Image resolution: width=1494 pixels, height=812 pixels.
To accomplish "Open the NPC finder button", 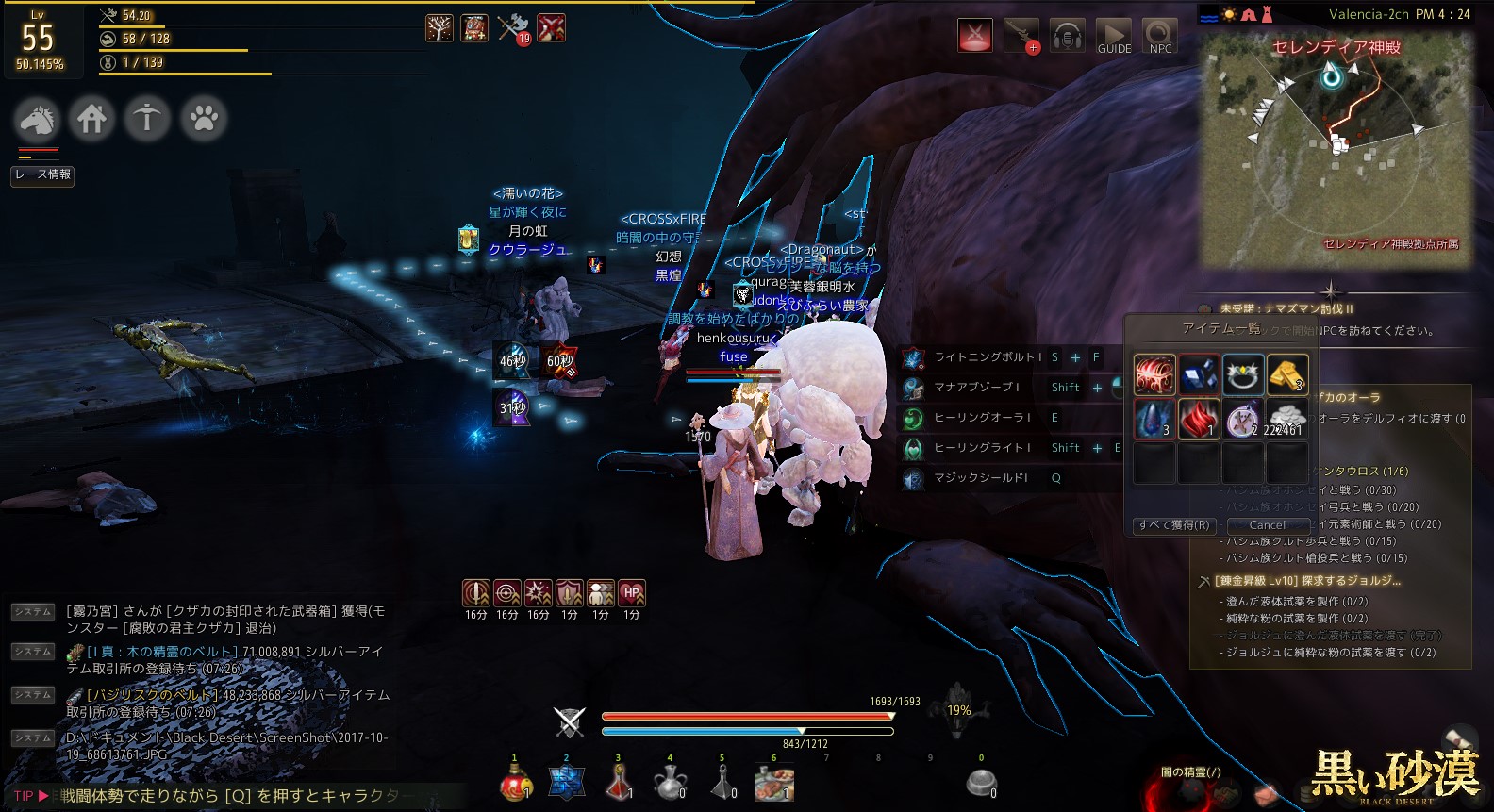I will [1160, 37].
